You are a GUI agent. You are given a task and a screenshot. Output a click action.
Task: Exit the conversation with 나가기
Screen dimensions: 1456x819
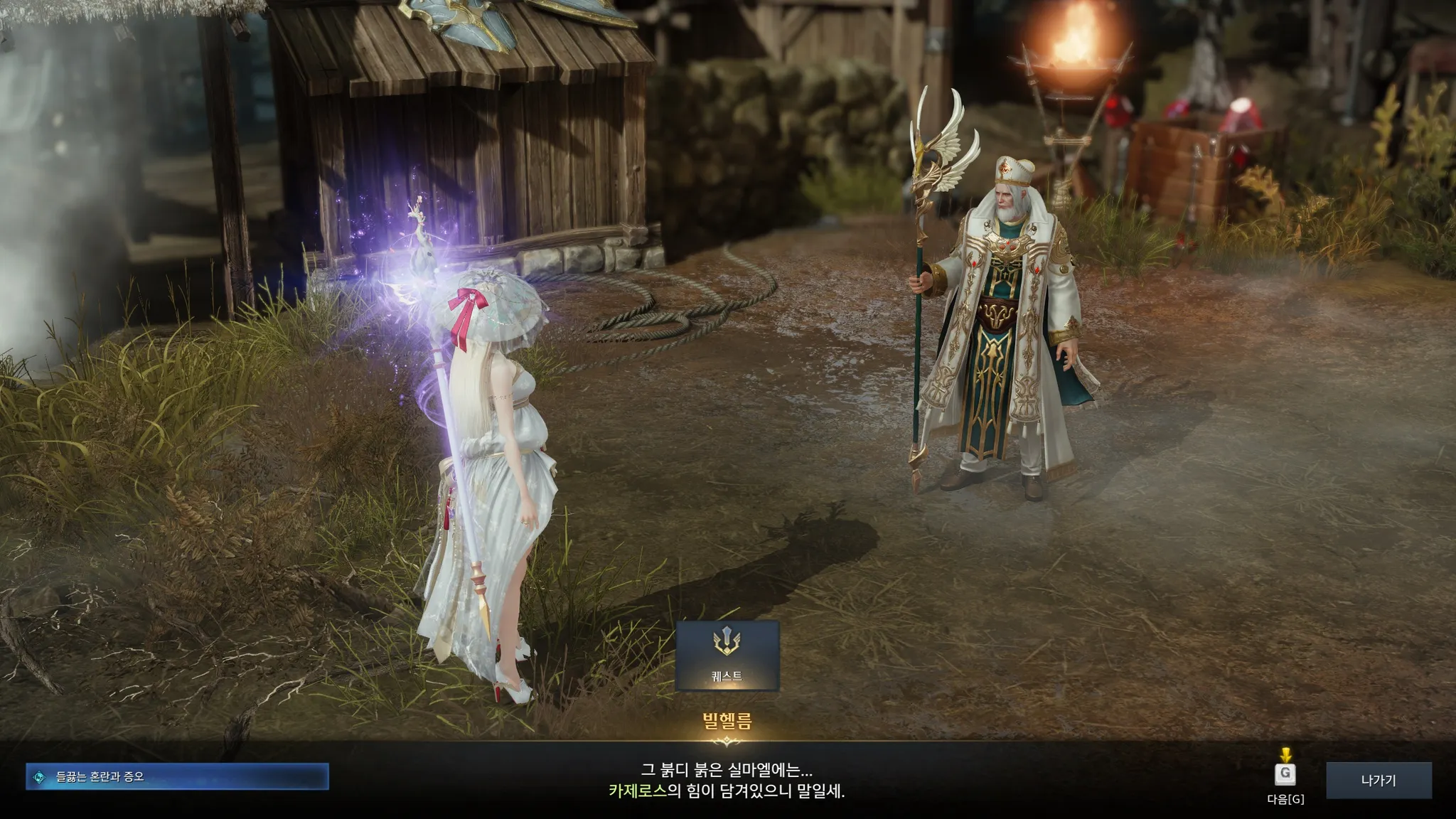click(x=1379, y=781)
